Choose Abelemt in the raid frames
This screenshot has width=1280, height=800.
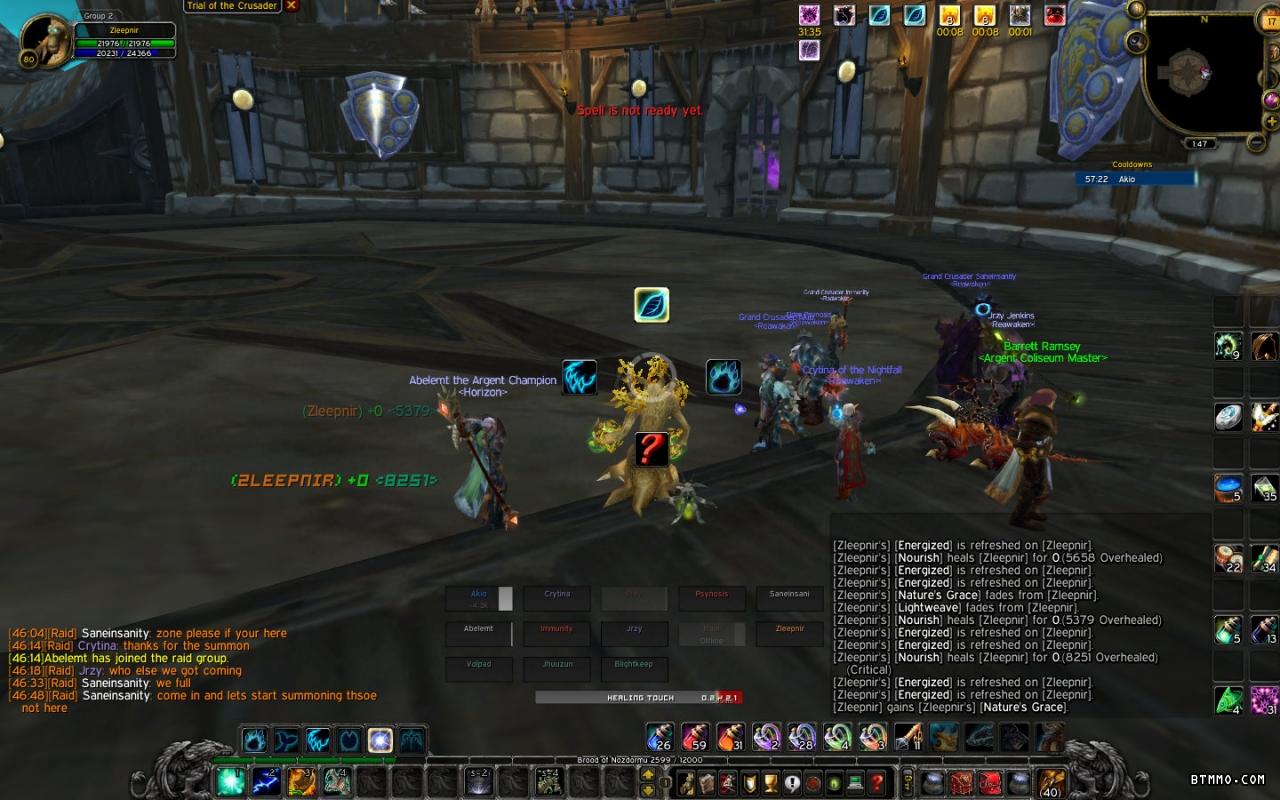click(x=479, y=633)
